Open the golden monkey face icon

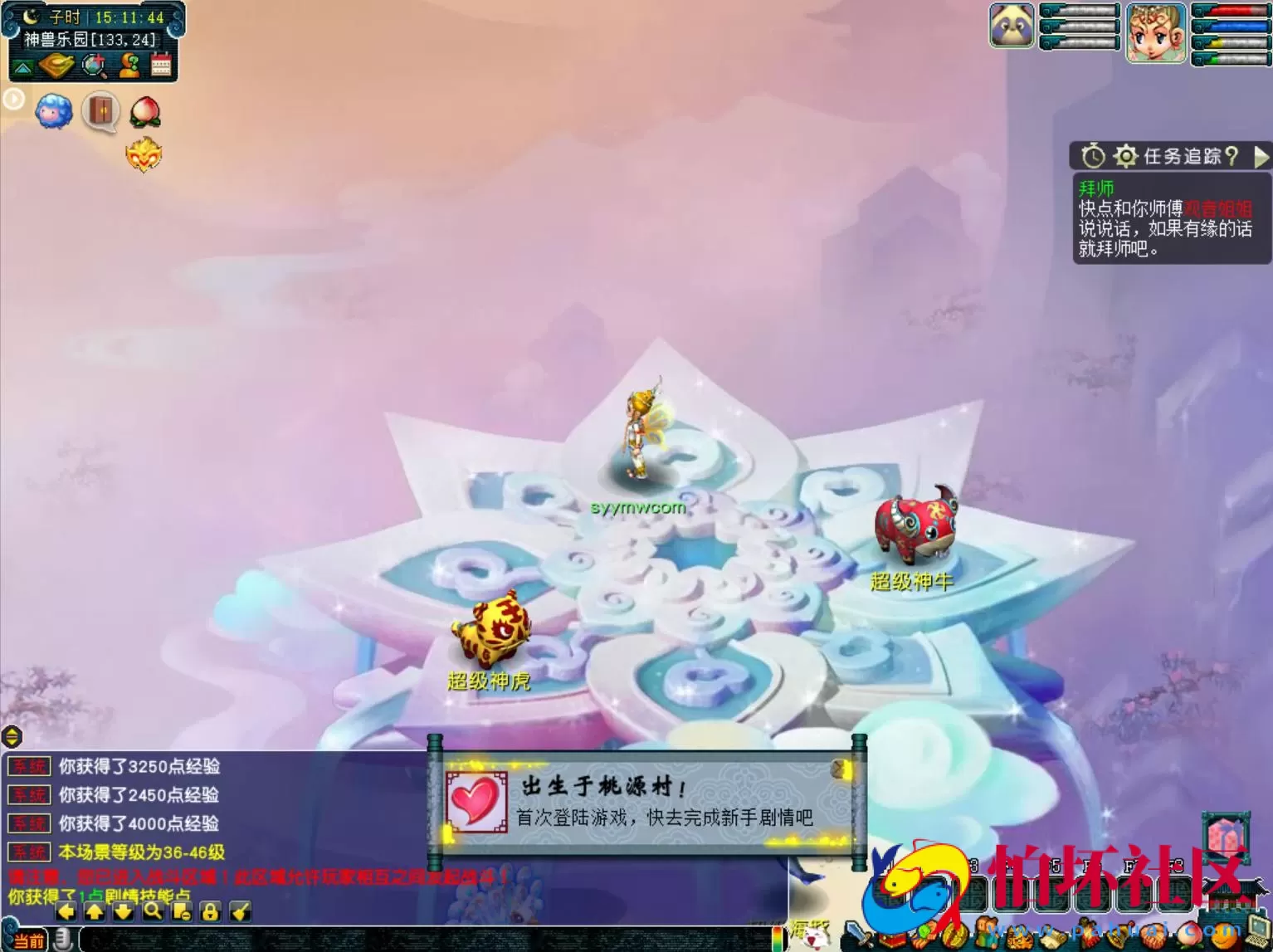[145, 153]
